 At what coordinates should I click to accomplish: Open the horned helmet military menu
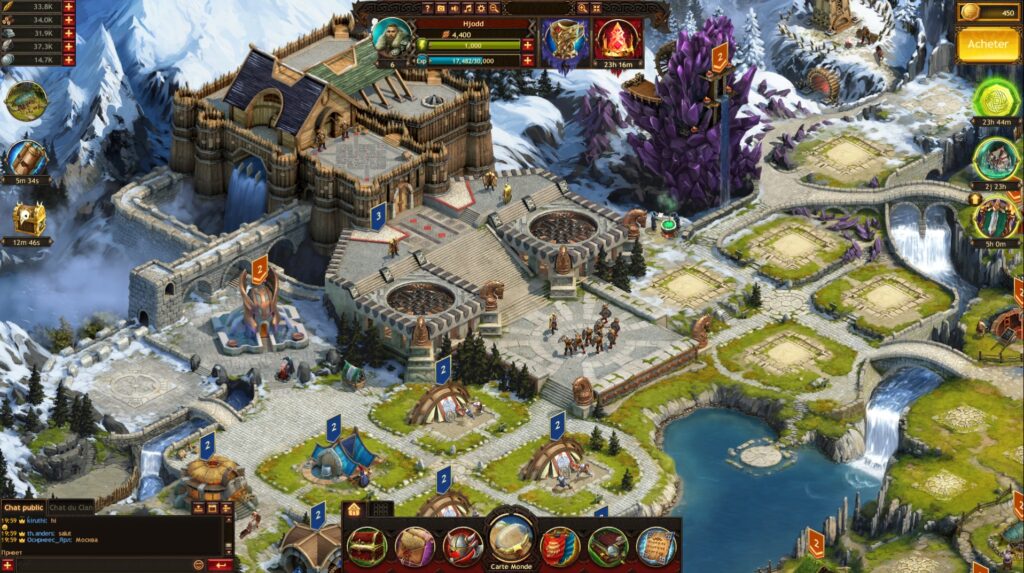(462, 546)
